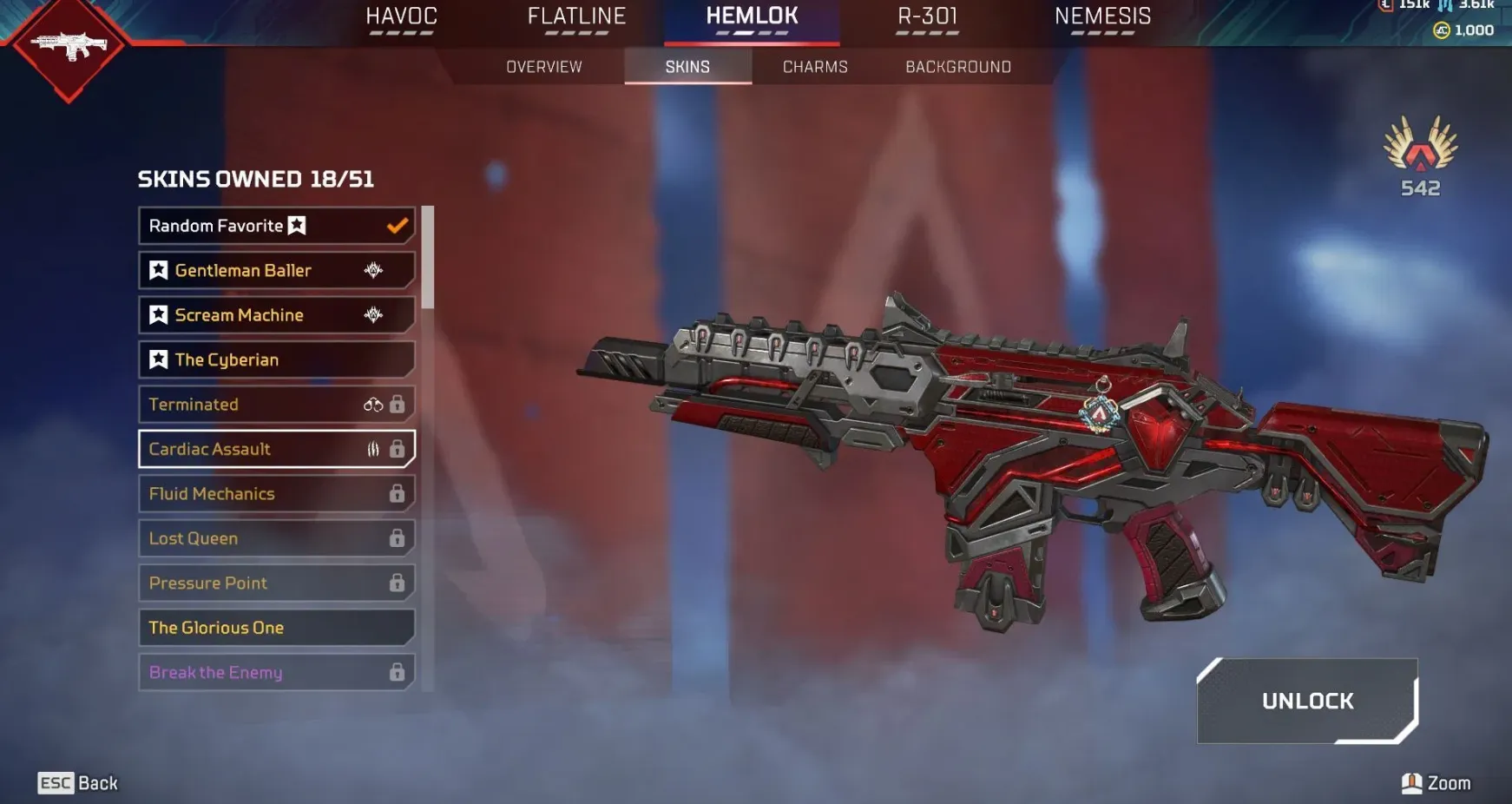Click the binoculars icon on Terminated skin
The height and width of the screenshot is (804, 1512).
373,404
